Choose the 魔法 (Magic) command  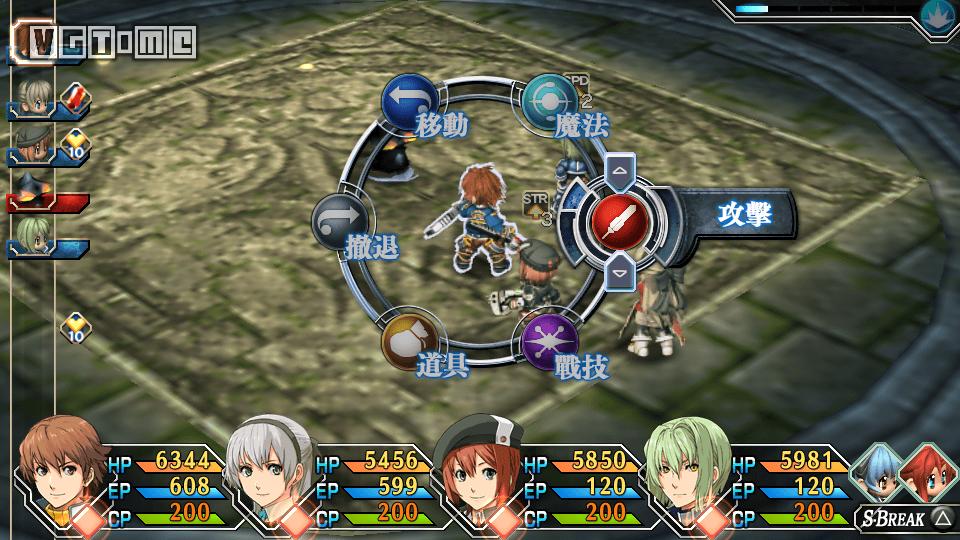point(550,100)
